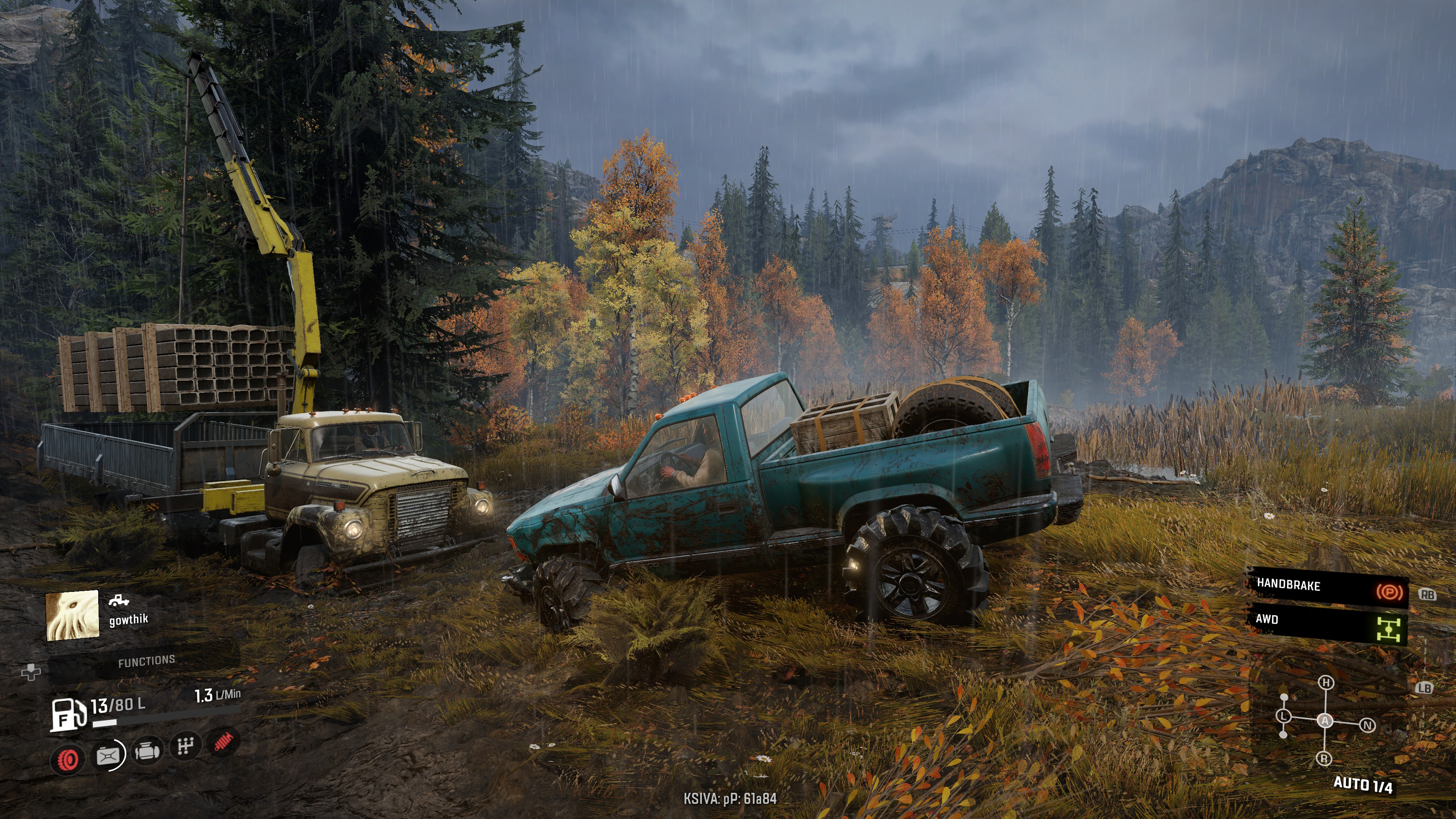The height and width of the screenshot is (819, 1456).
Task: Click gowthik's player avatar
Action: pyautogui.click(x=72, y=615)
